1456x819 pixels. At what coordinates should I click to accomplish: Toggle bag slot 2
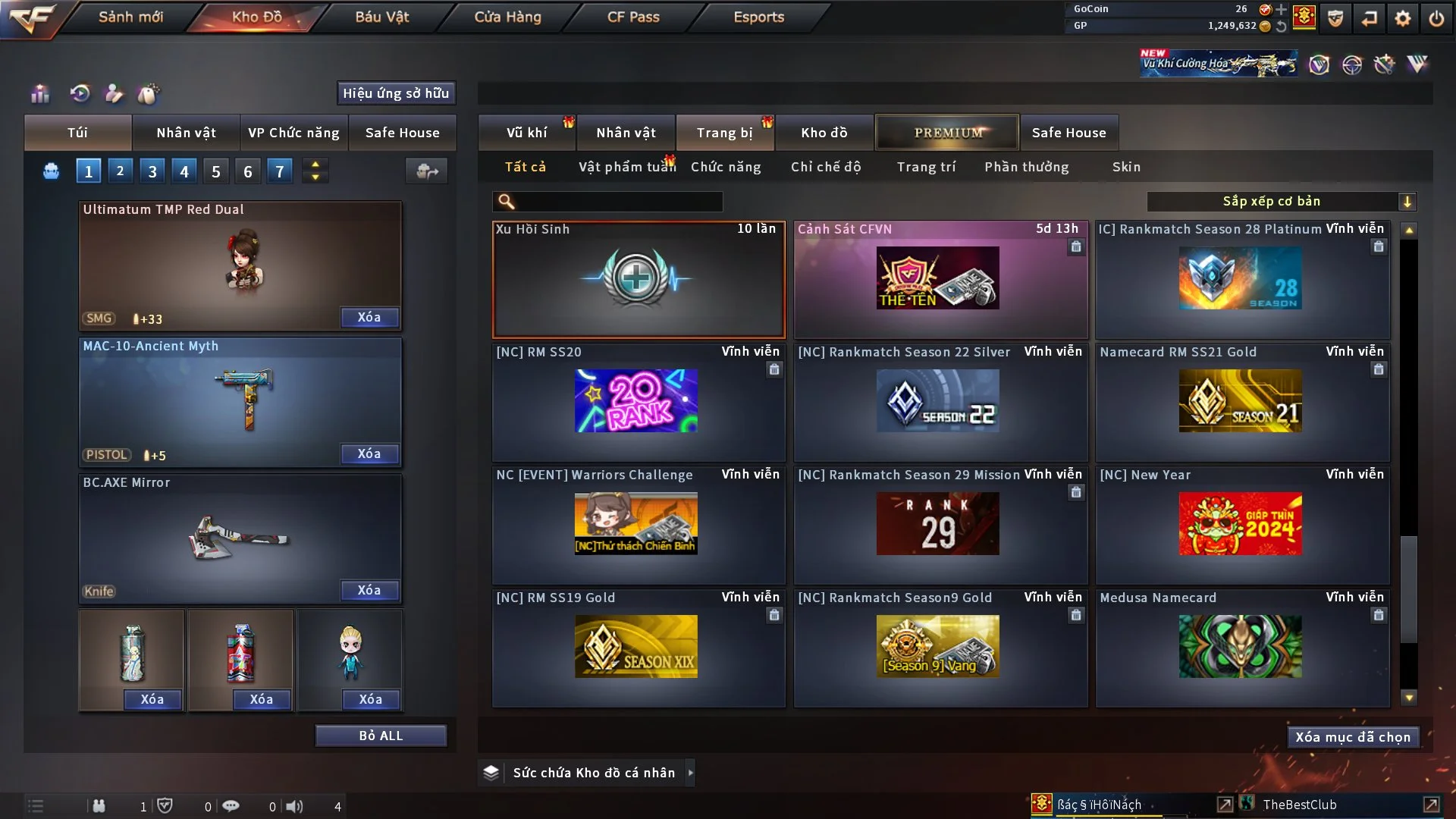point(120,171)
